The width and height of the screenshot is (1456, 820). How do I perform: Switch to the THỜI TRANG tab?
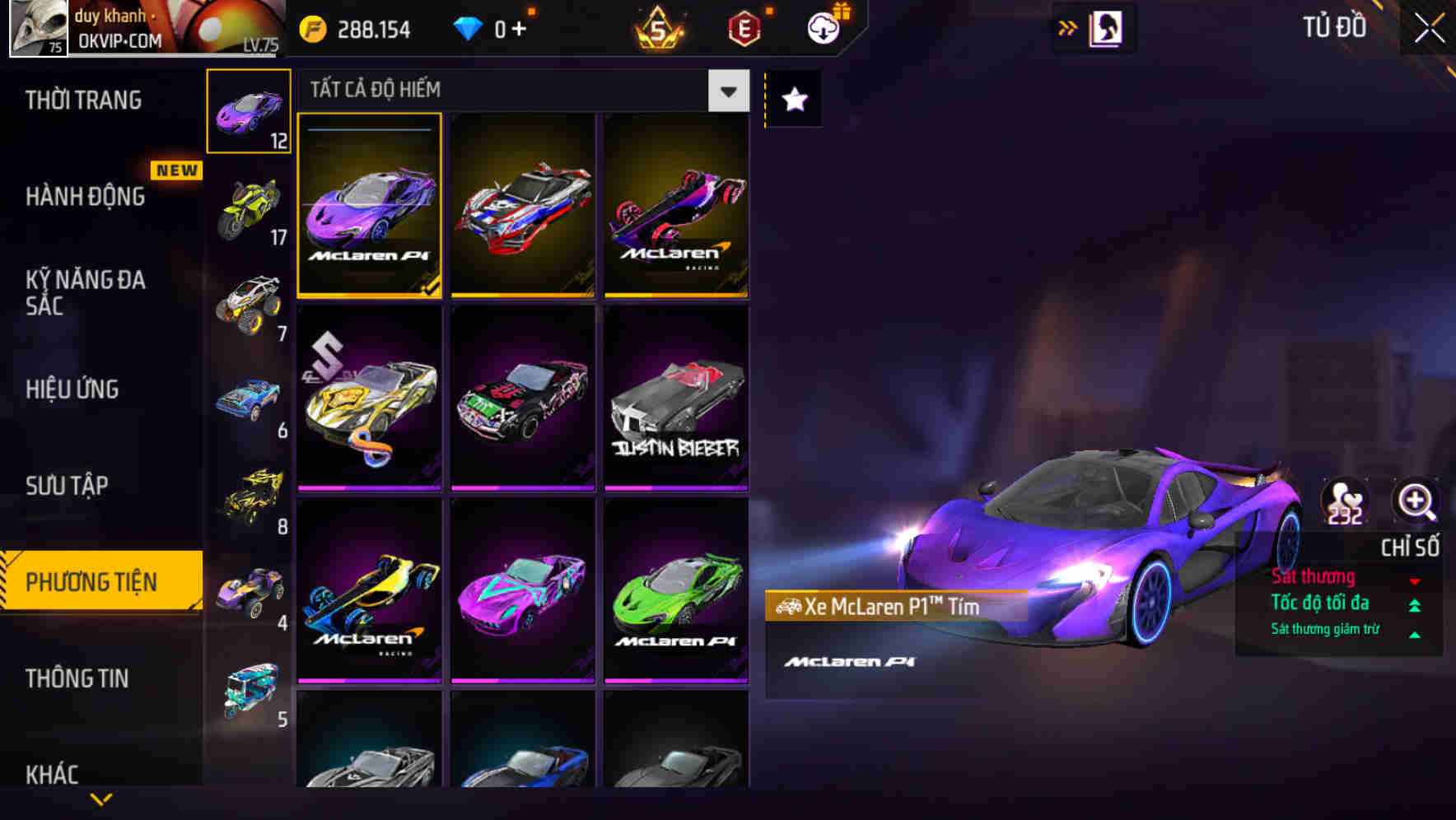coord(82,99)
